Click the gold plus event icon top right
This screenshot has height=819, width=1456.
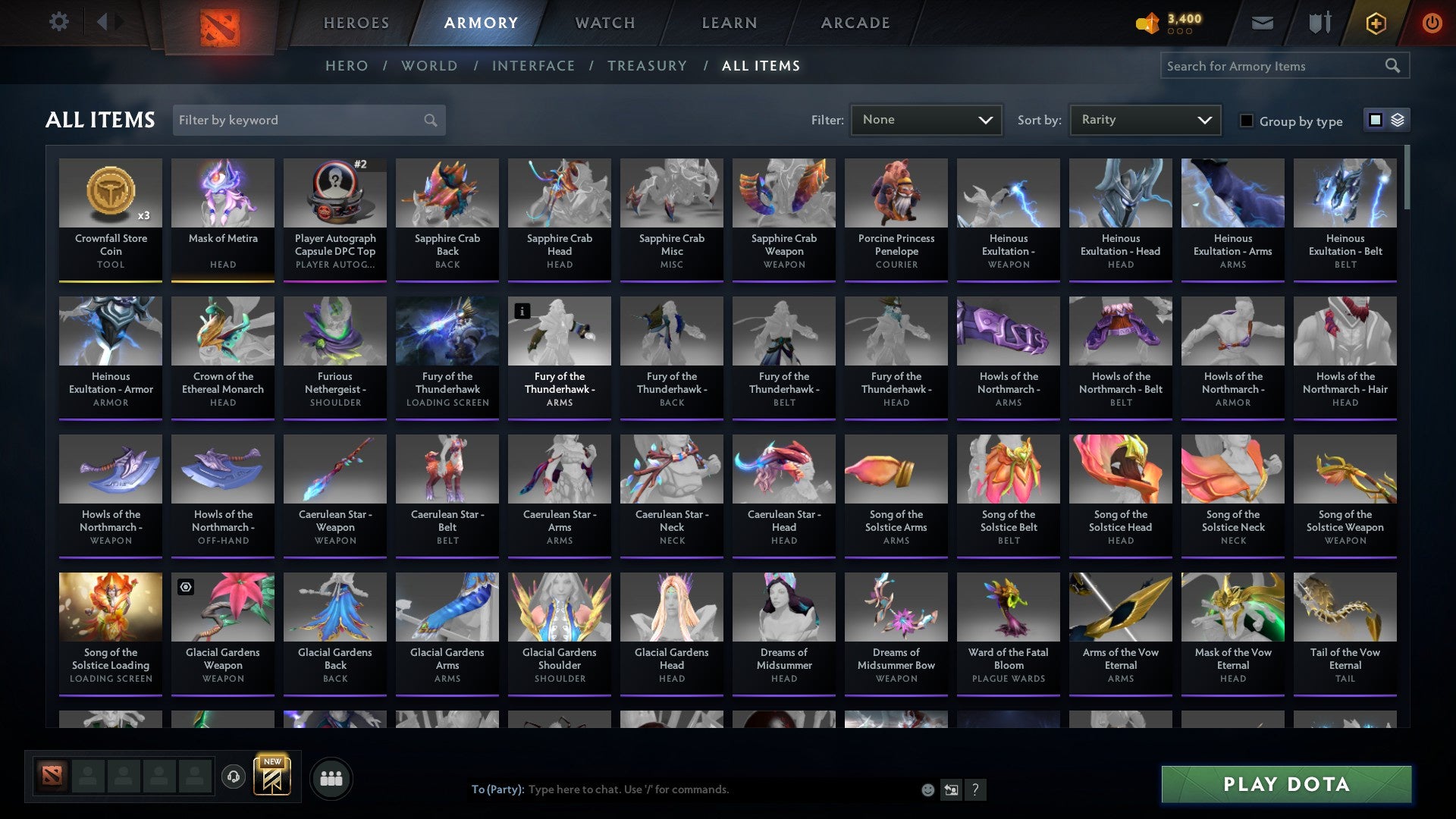1375,23
